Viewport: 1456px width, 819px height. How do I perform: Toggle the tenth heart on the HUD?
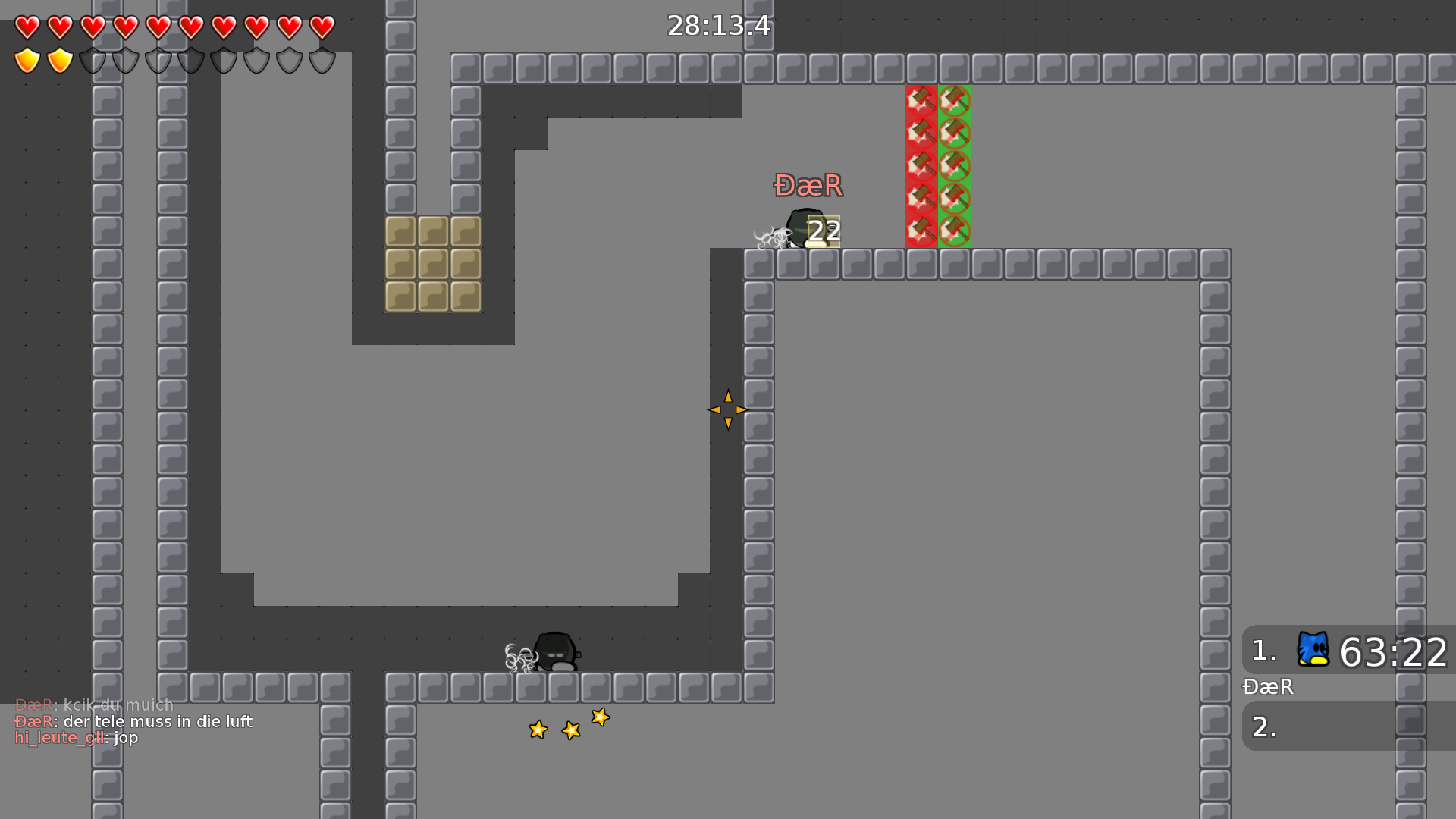click(x=322, y=27)
